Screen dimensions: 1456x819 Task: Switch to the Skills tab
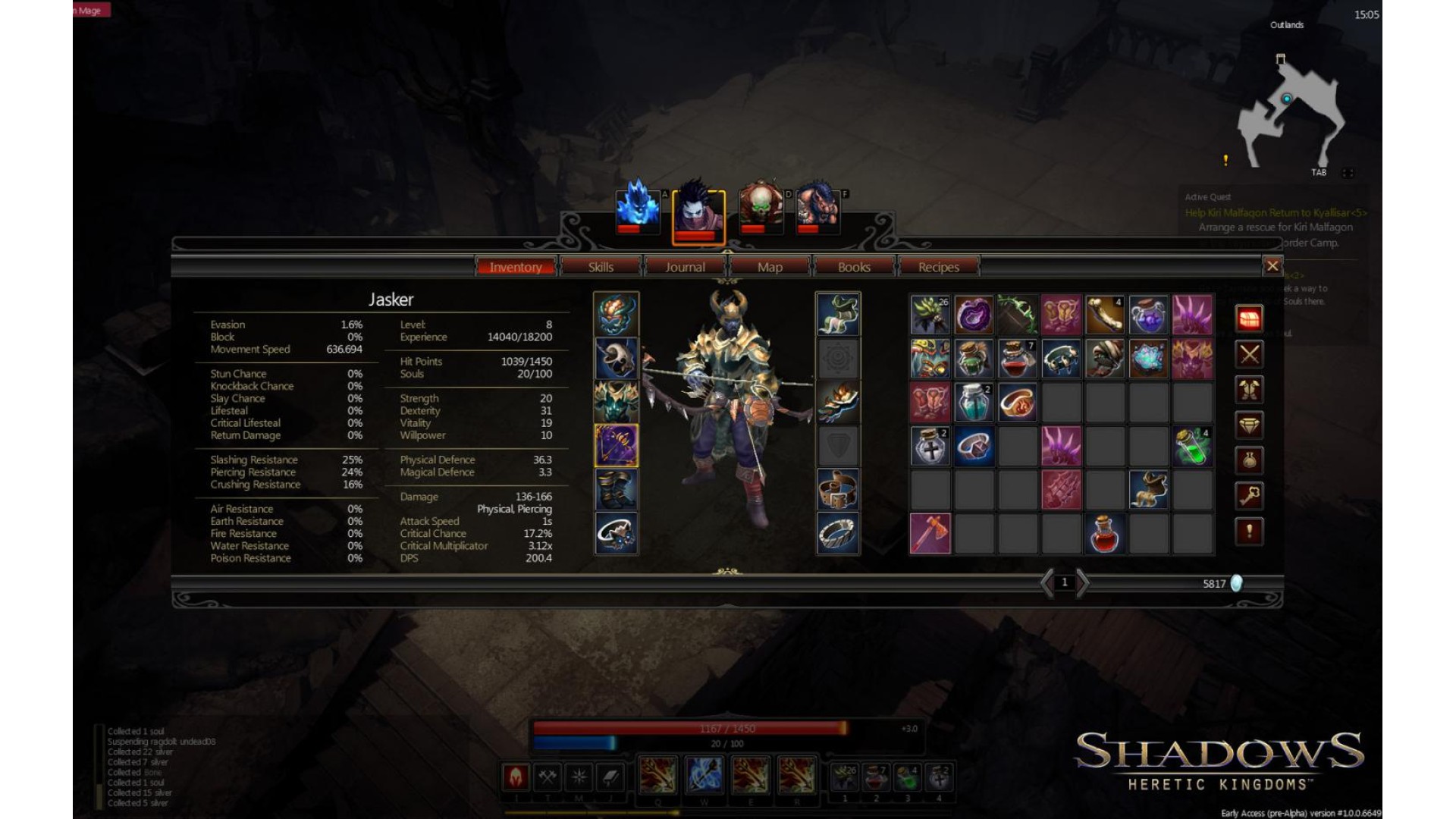(601, 267)
